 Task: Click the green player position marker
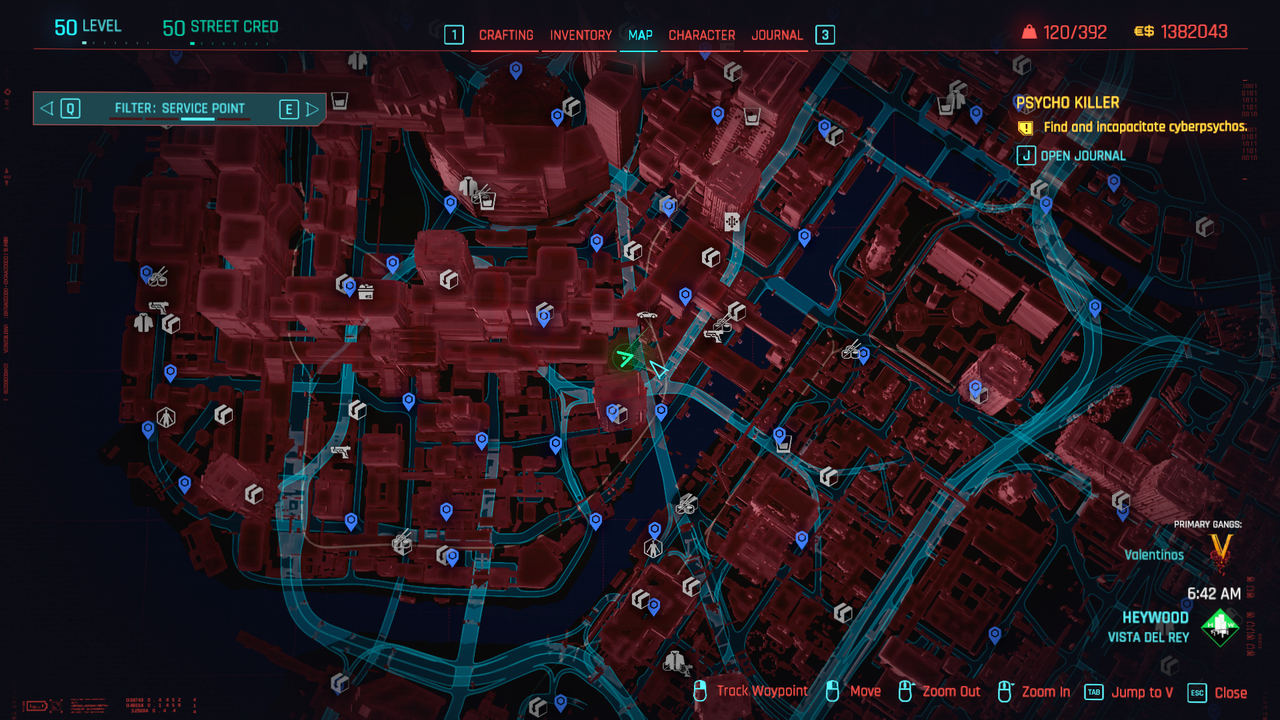click(x=626, y=357)
